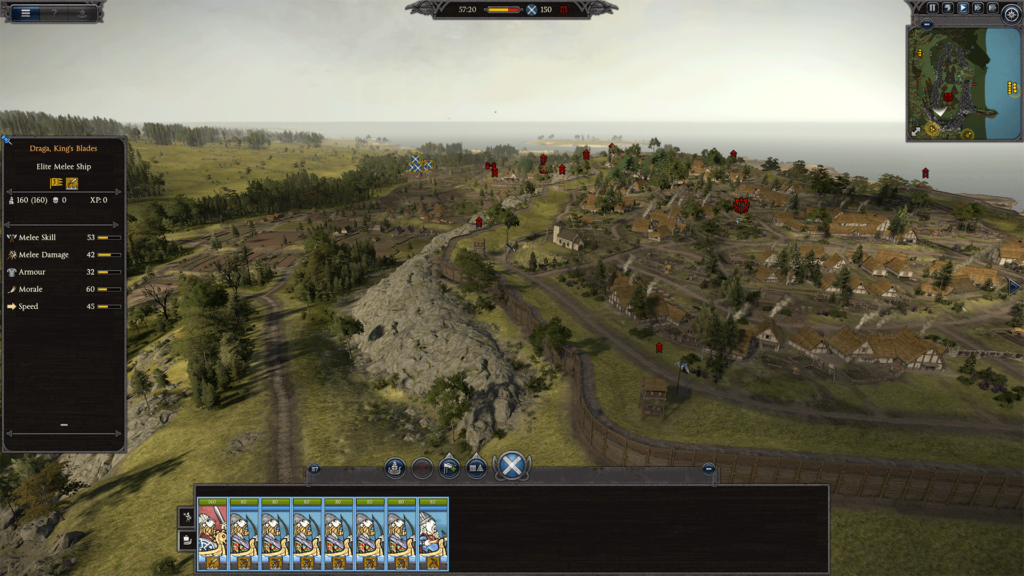Set battle speed to fastest
The width and height of the screenshot is (1024, 576).
click(x=992, y=8)
